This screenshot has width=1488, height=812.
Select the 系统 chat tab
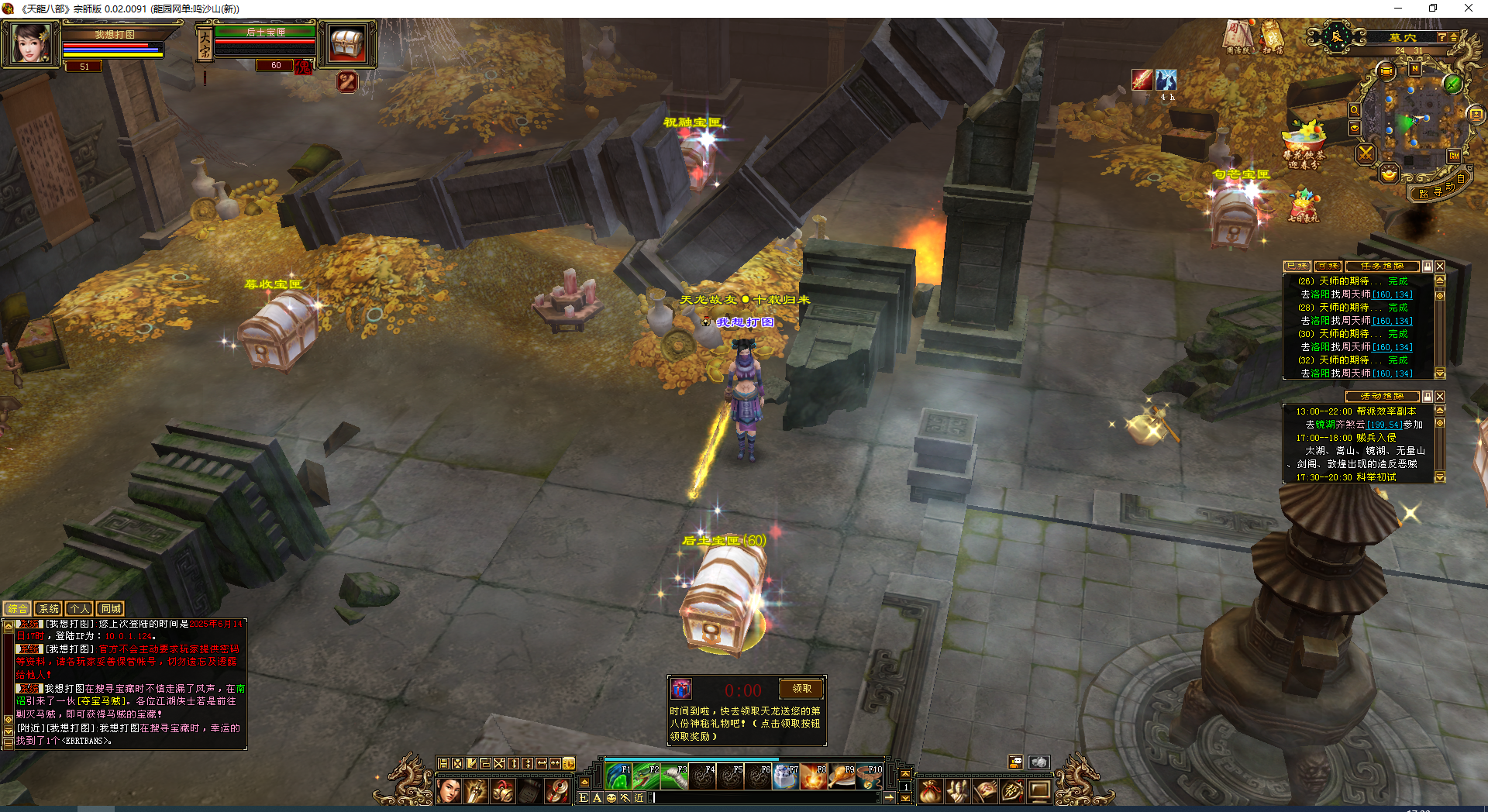pyautogui.click(x=48, y=609)
